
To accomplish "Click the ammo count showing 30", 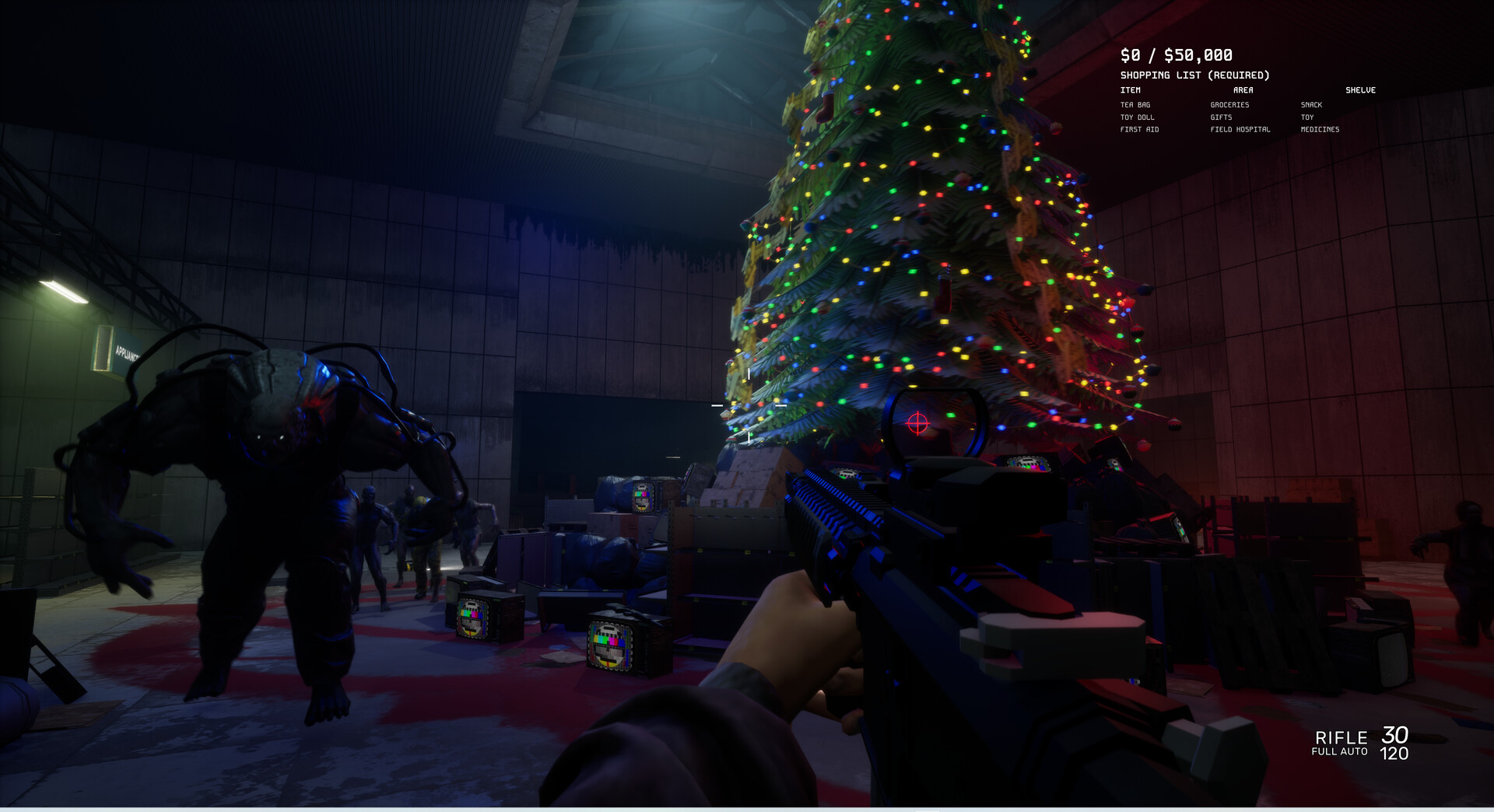I will click(1394, 736).
